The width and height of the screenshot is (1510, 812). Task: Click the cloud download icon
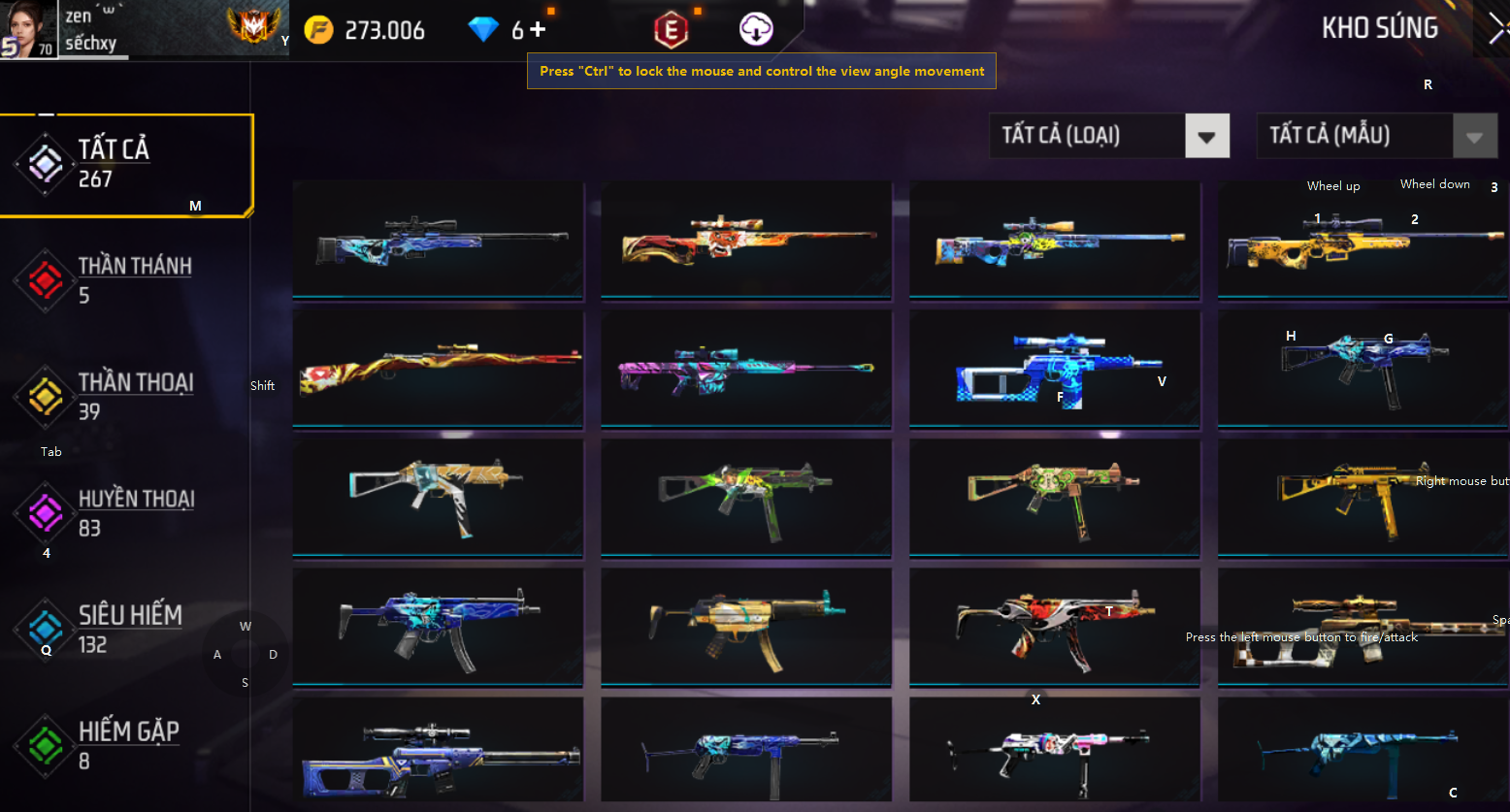(x=756, y=30)
